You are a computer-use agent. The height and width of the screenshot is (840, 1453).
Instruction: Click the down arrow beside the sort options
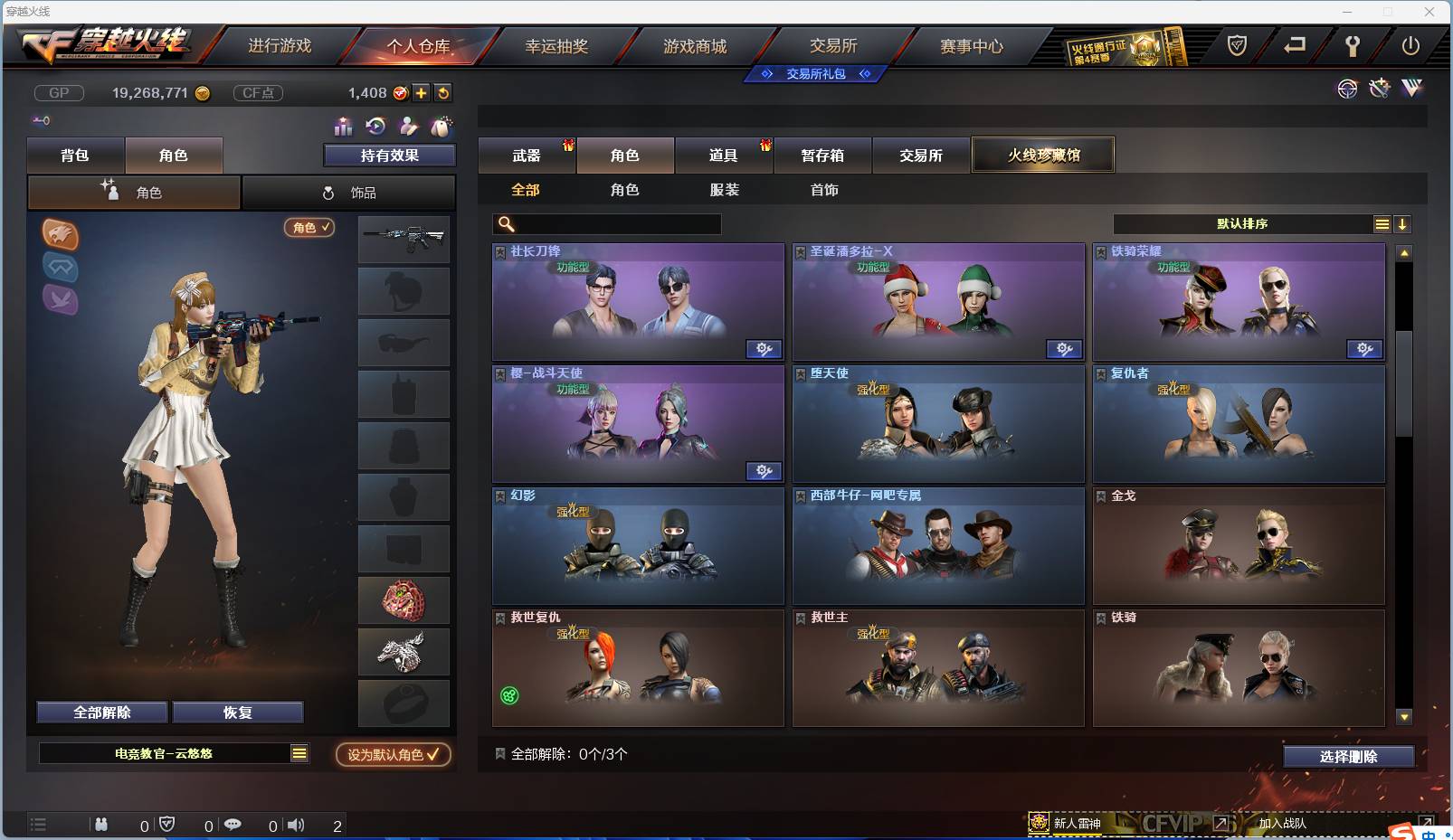pos(1403,223)
